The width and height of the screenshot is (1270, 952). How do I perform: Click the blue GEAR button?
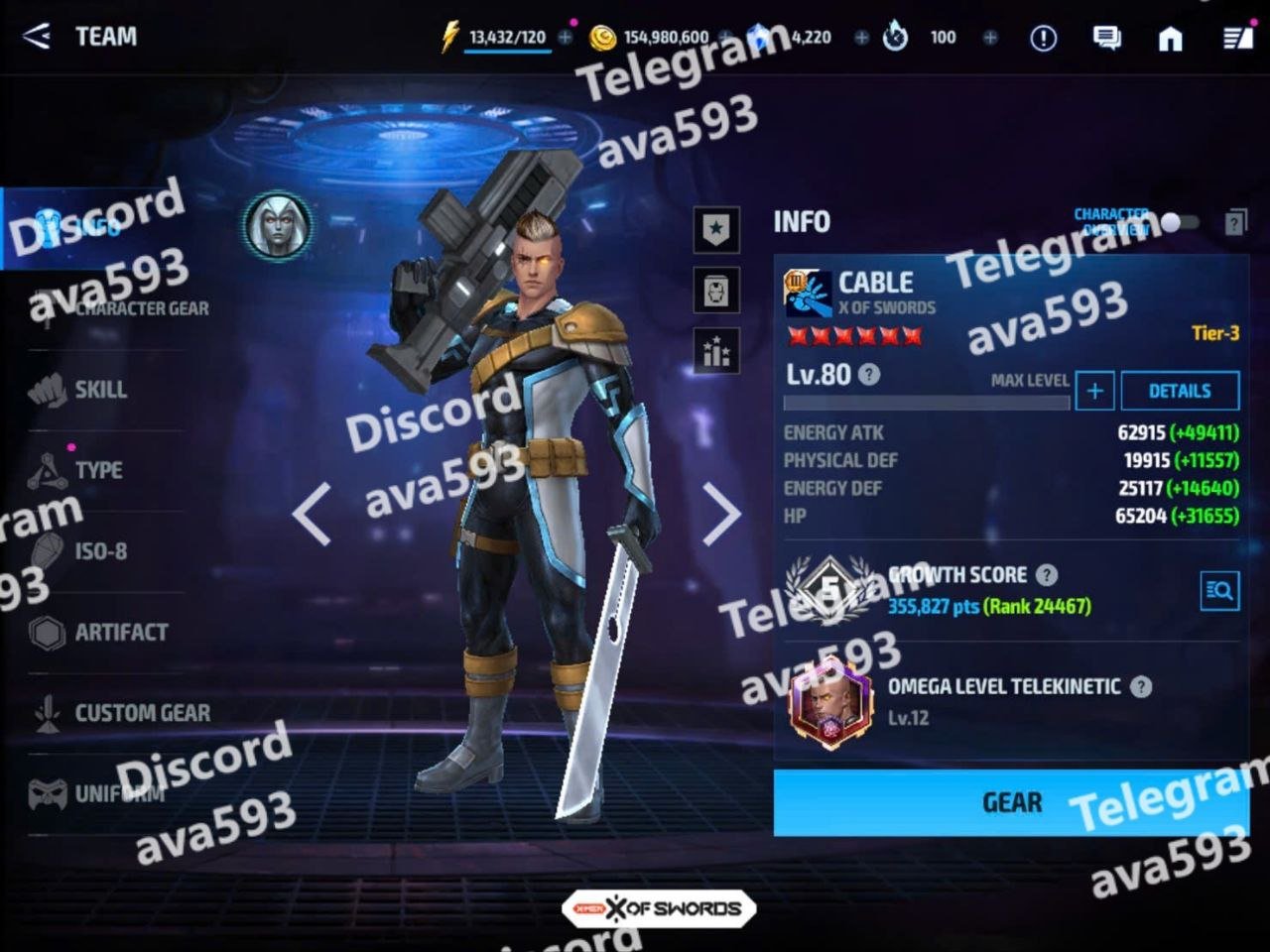point(1010,802)
